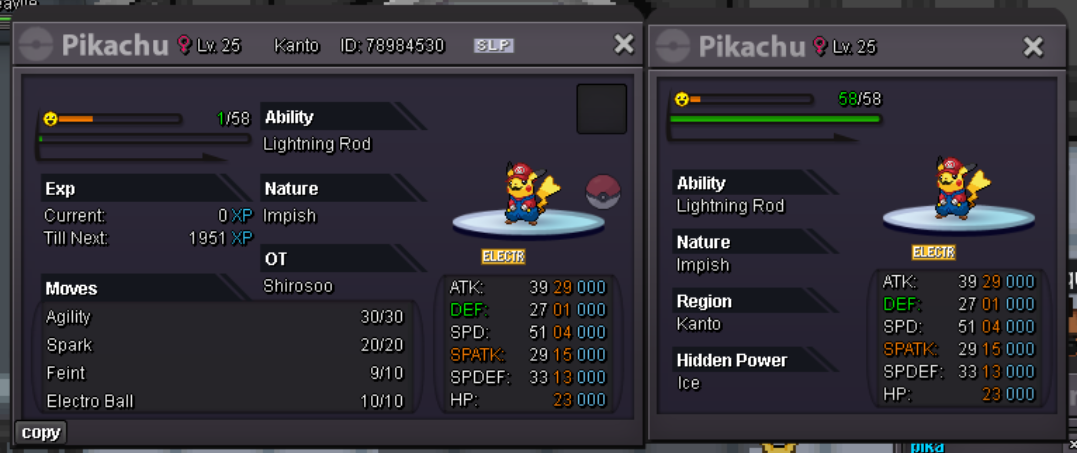The image size is (1077, 453).
Task: Click the empty held item slot
Action: click(x=601, y=109)
